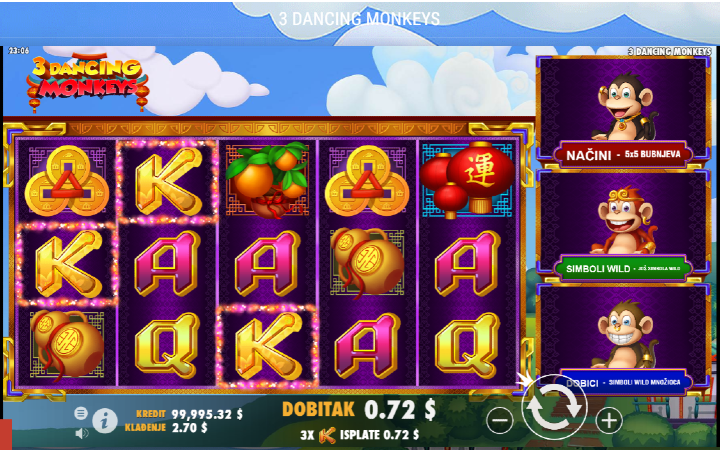The width and height of the screenshot is (720, 450).
Task: Open the game info with the 'i' button
Action: 105,421
